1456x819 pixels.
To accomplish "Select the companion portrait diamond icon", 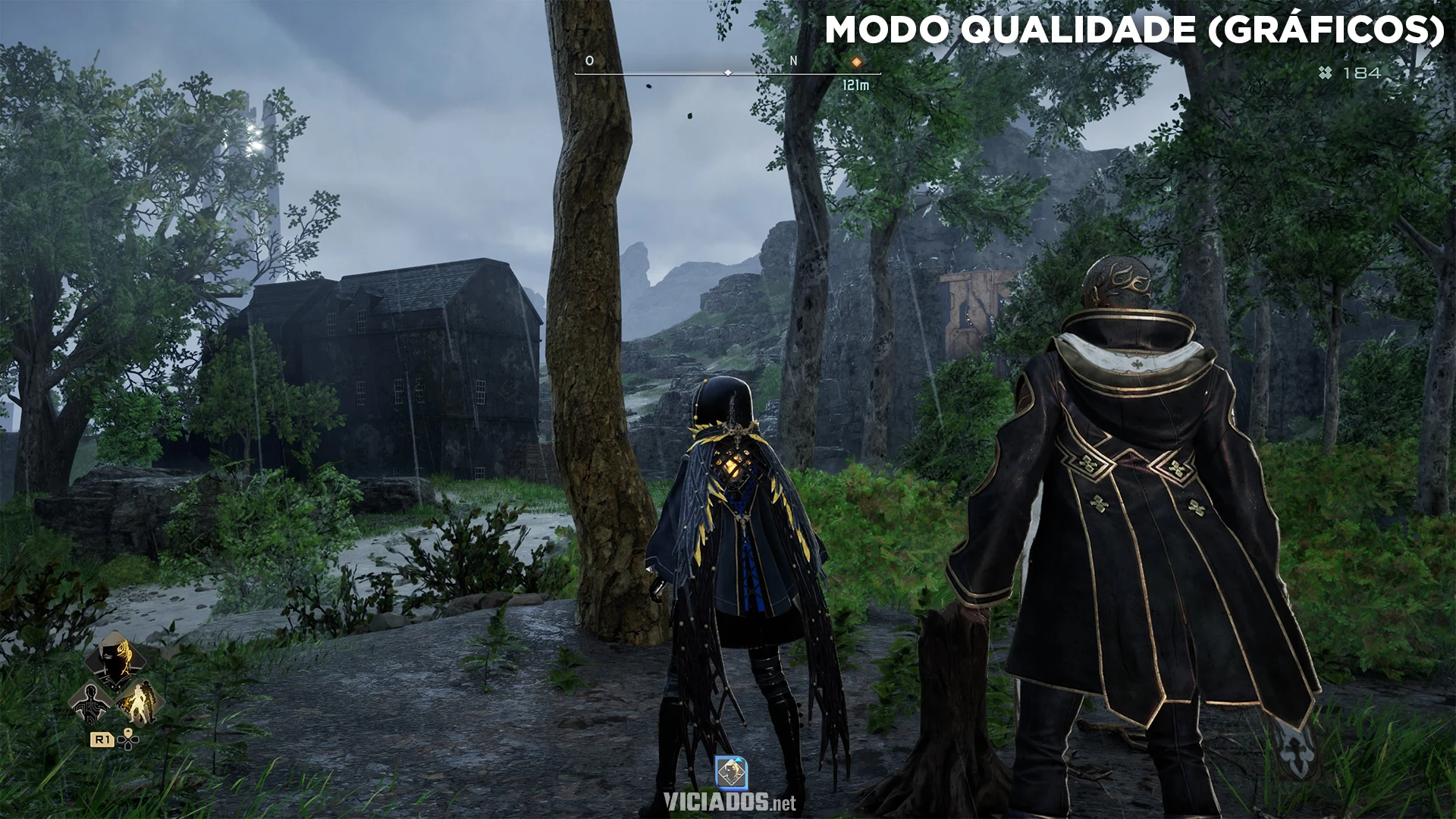I will [x=114, y=664].
